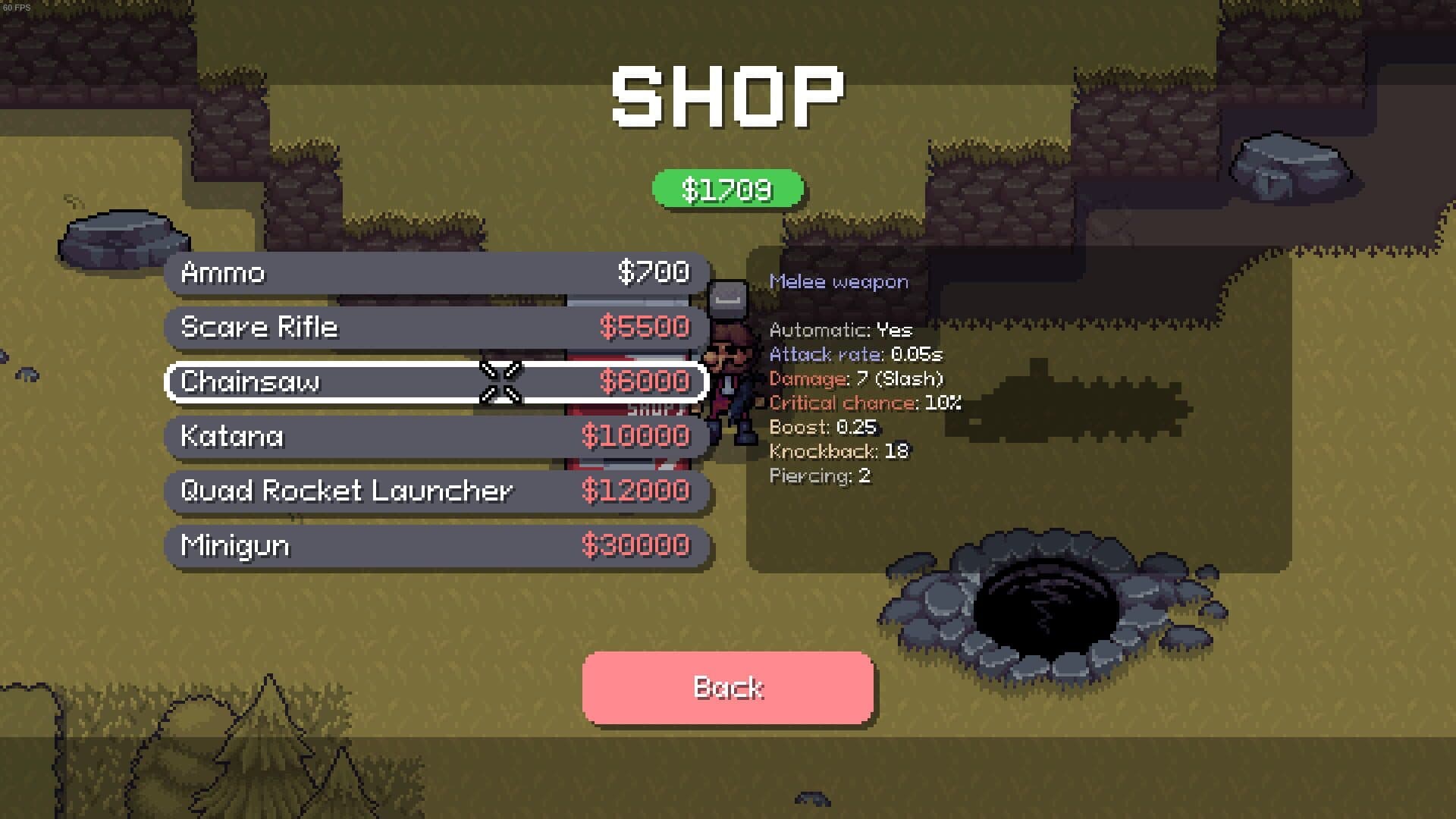
Task: Click the crossed swords icon on Chainsaw
Action: click(x=500, y=383)
